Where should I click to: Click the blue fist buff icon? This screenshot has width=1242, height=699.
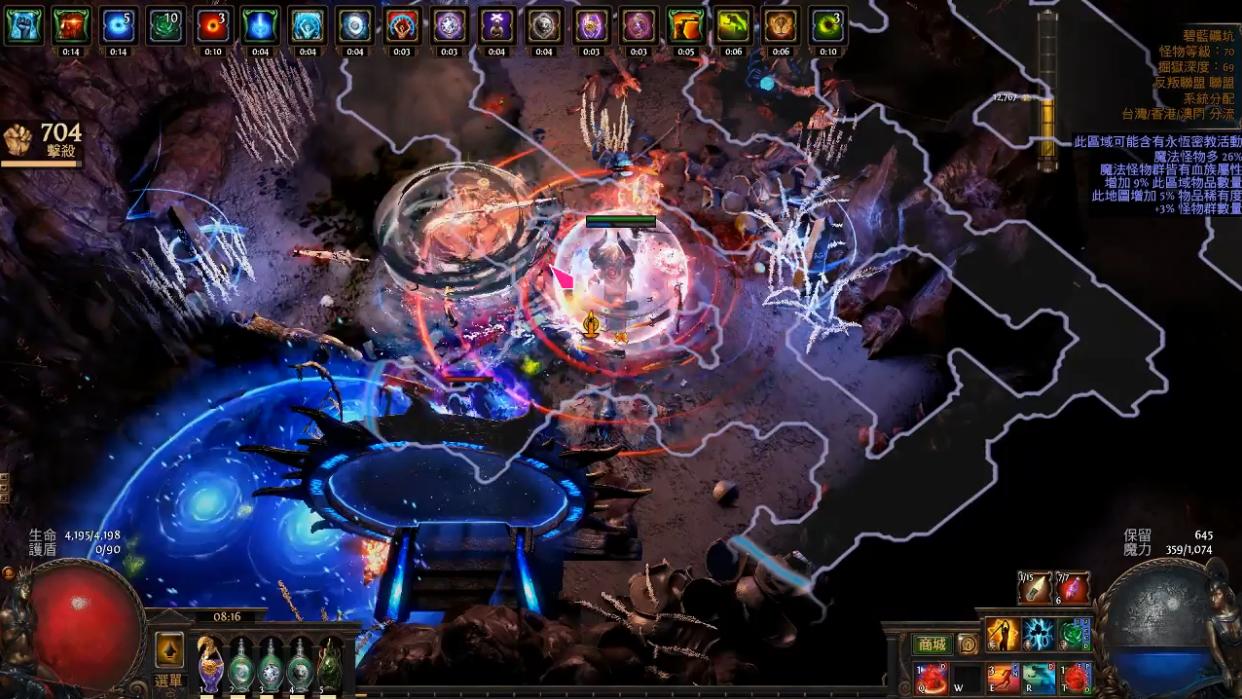point(23,26)
